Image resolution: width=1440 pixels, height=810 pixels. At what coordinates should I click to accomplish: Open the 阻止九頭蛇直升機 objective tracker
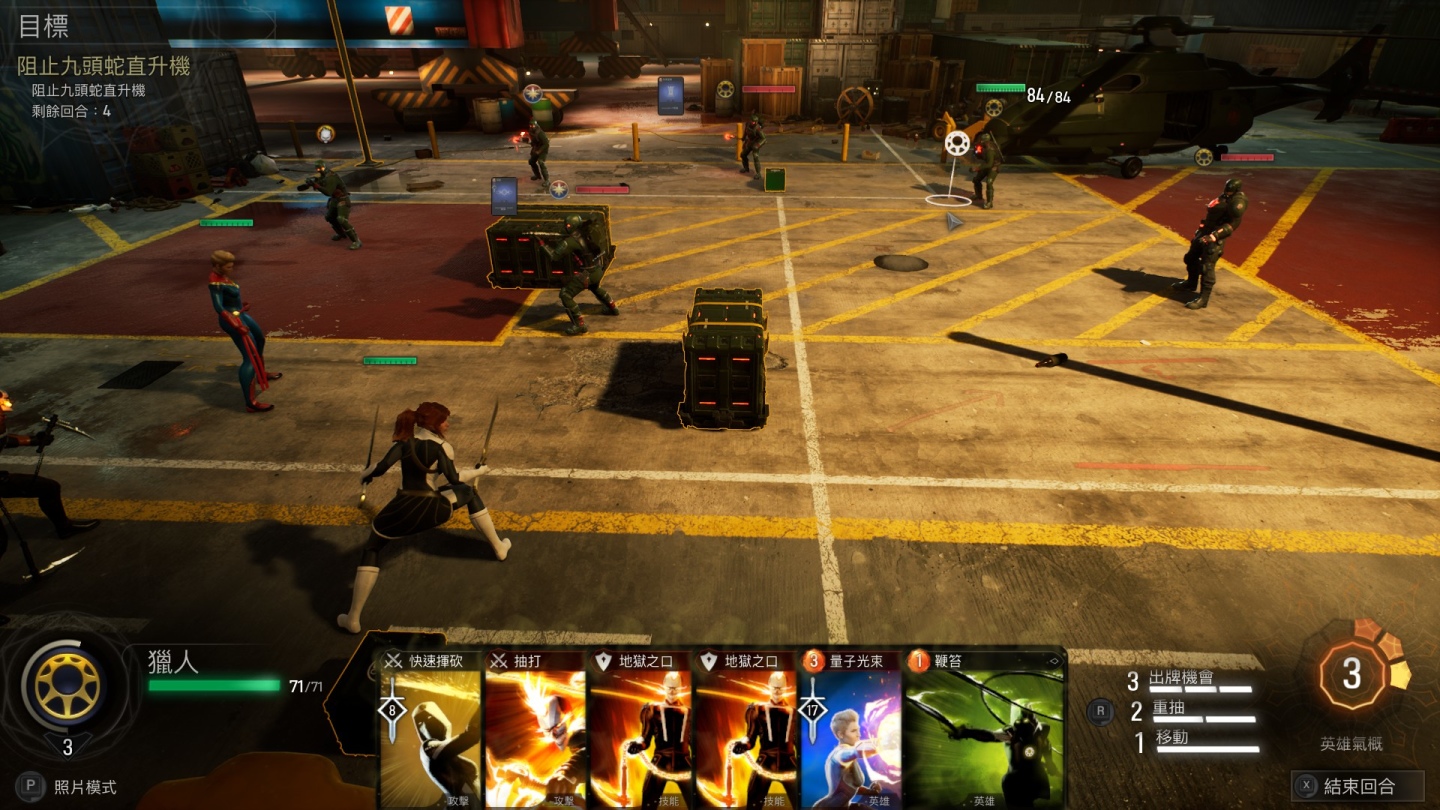(103, 67)
